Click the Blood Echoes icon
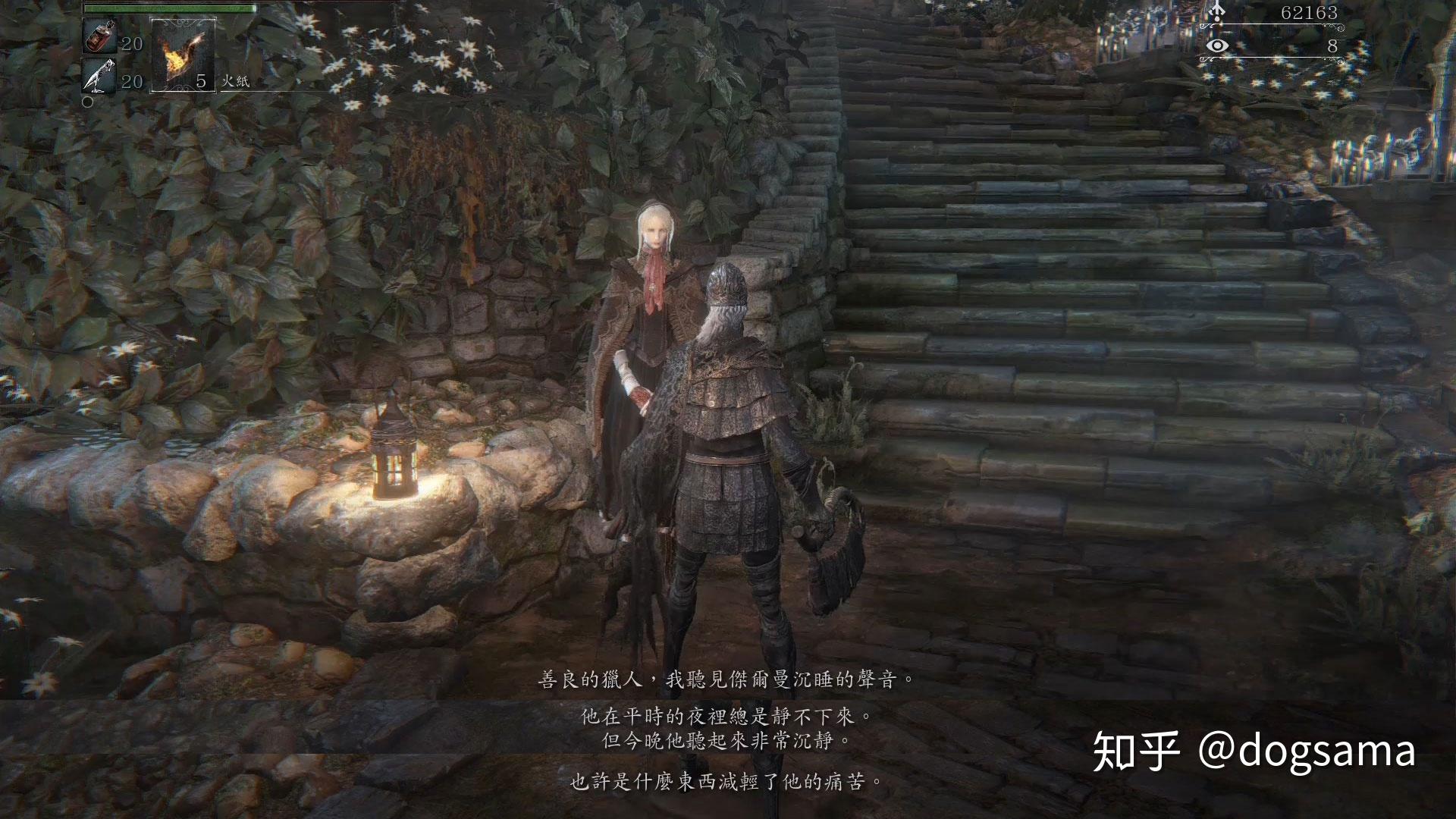 [x=1218, y=11]
